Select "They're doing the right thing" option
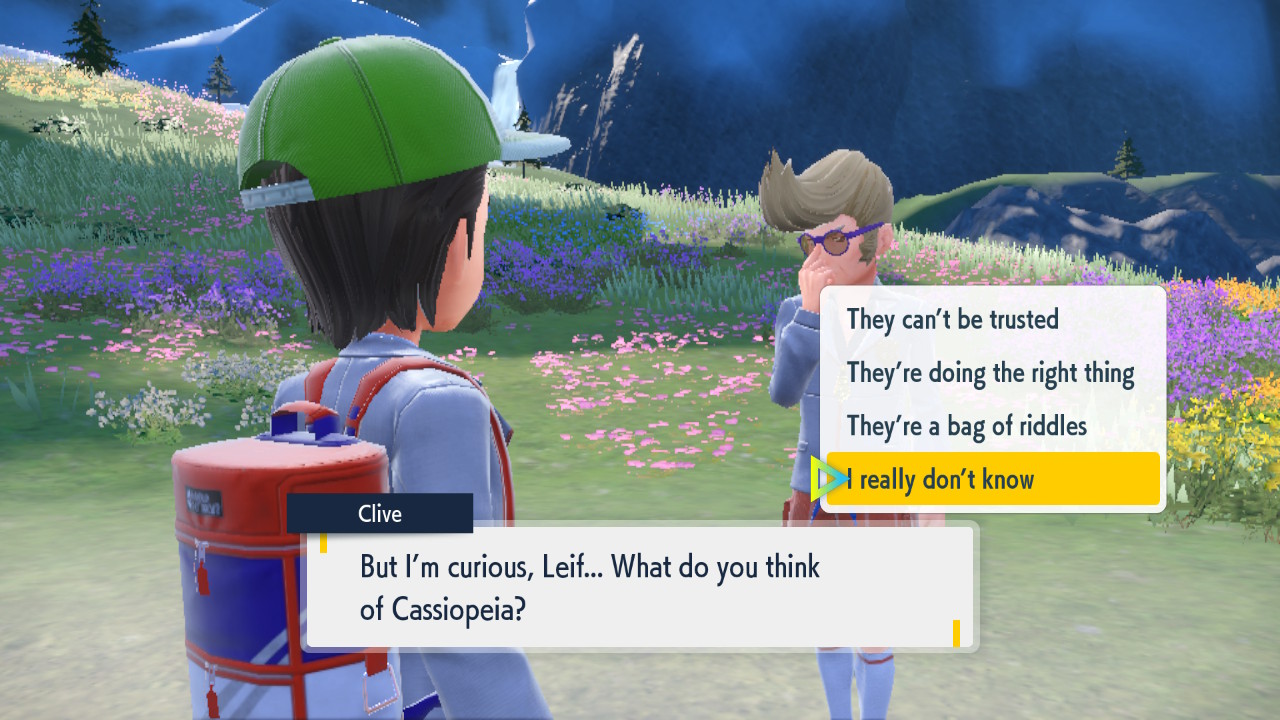1280x720 pixels. tap(990, 373)
